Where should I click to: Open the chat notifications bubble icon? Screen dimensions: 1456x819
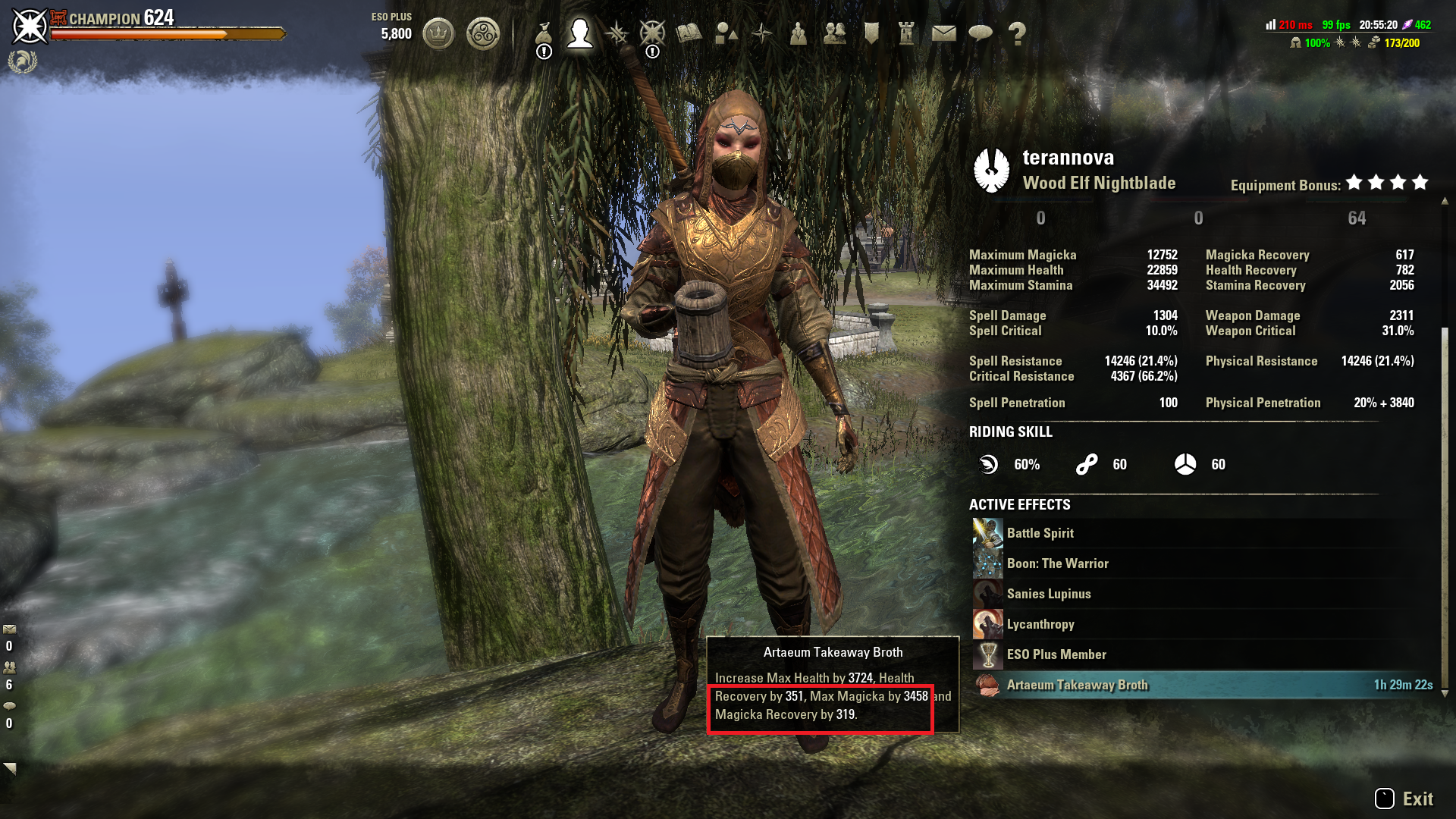click(x=981, y=33)
